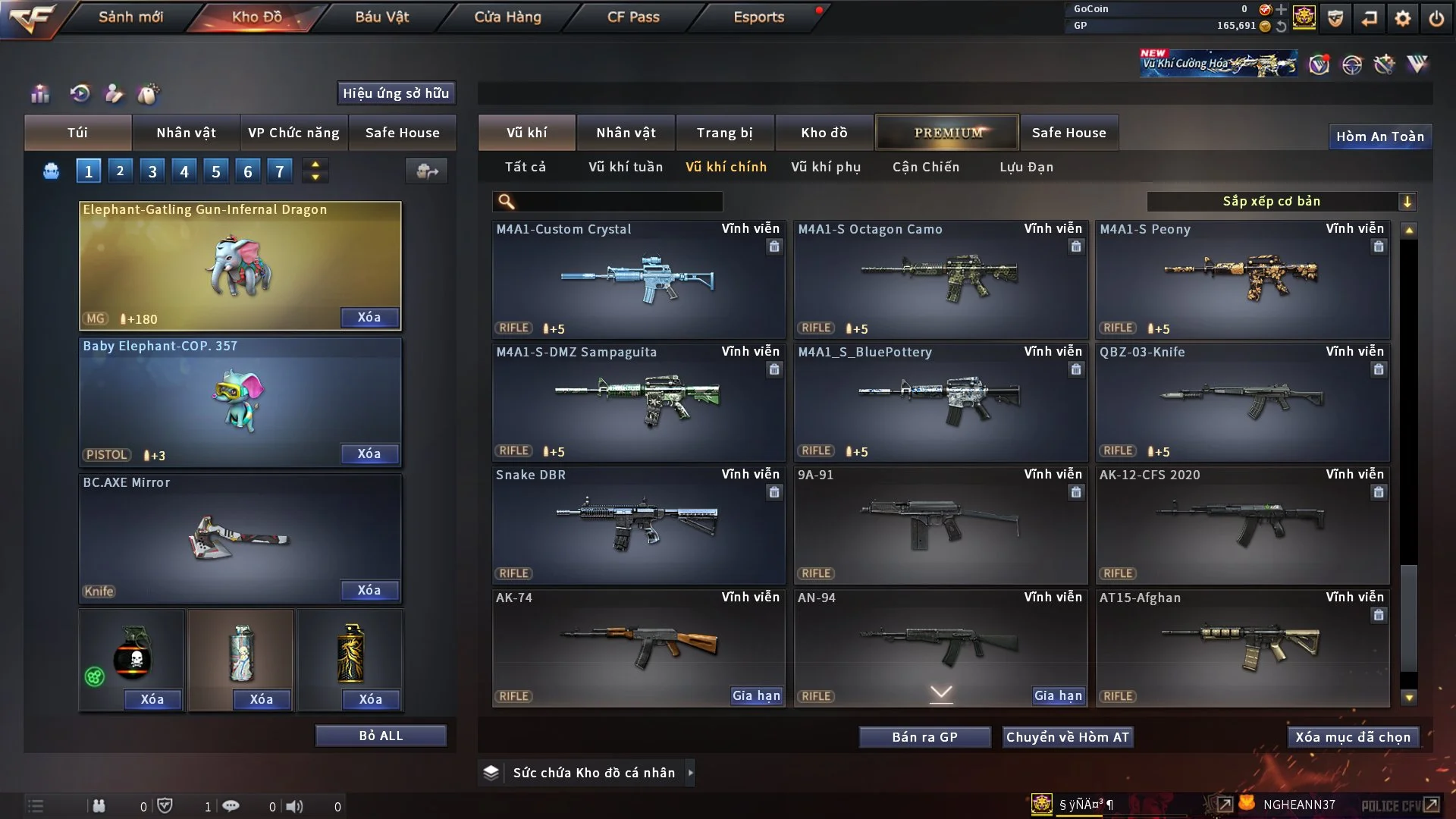1456x819 pixels.
Task: Go to the CF Pass menu
Action: [633, 17]
